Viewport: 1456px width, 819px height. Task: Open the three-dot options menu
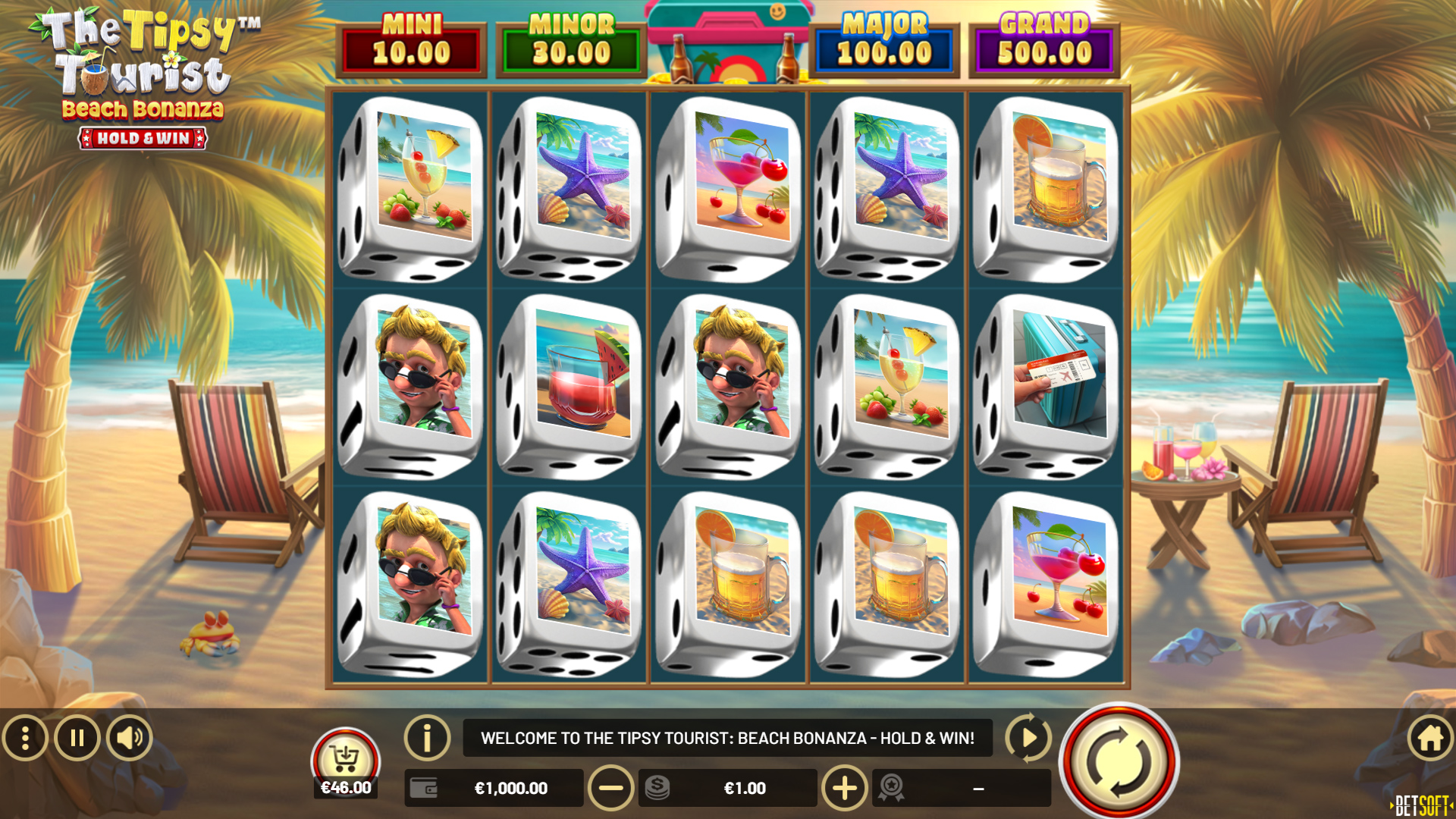[x=26, y=736]
